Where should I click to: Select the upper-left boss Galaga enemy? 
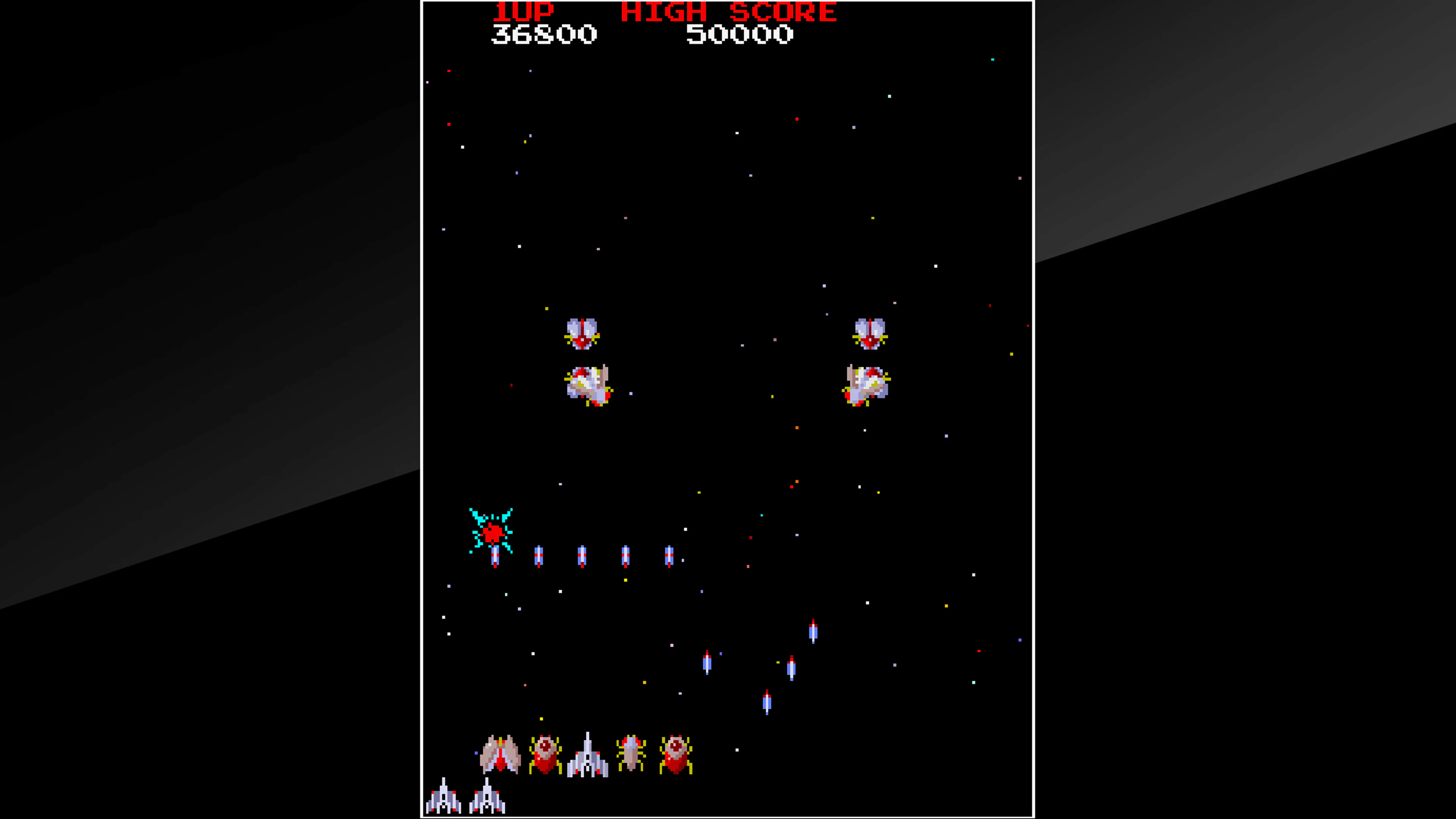click(582, 334)
